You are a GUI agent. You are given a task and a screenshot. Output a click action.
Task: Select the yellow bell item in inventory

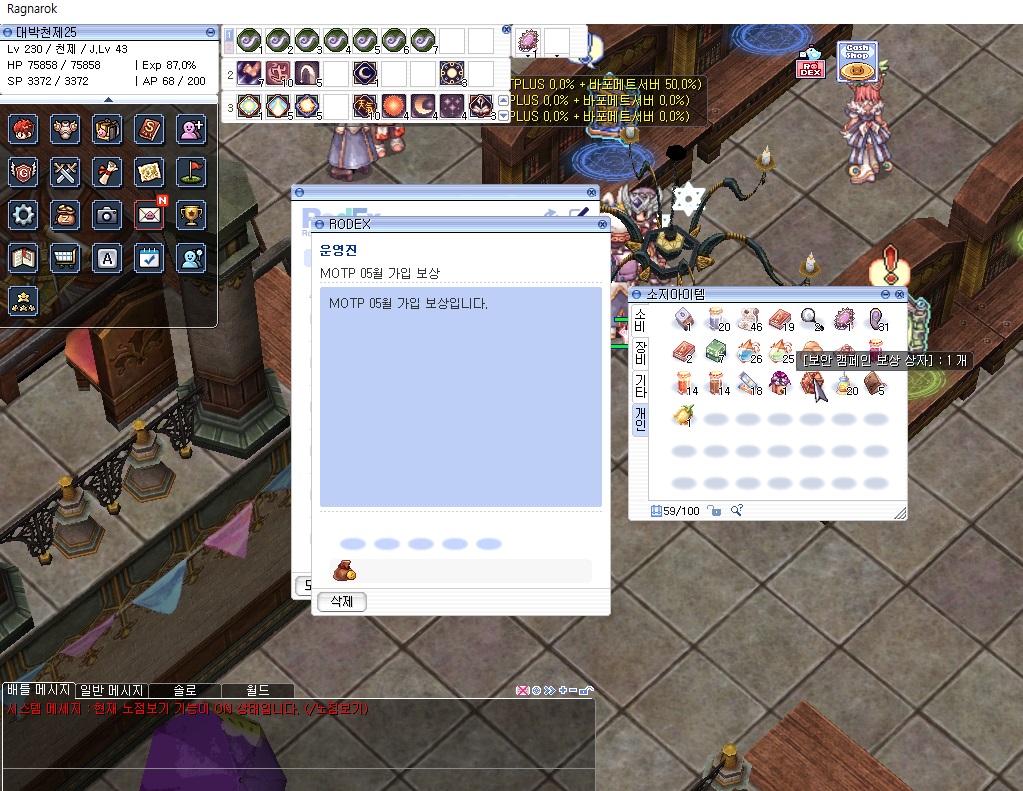click(x=684, y=414)
